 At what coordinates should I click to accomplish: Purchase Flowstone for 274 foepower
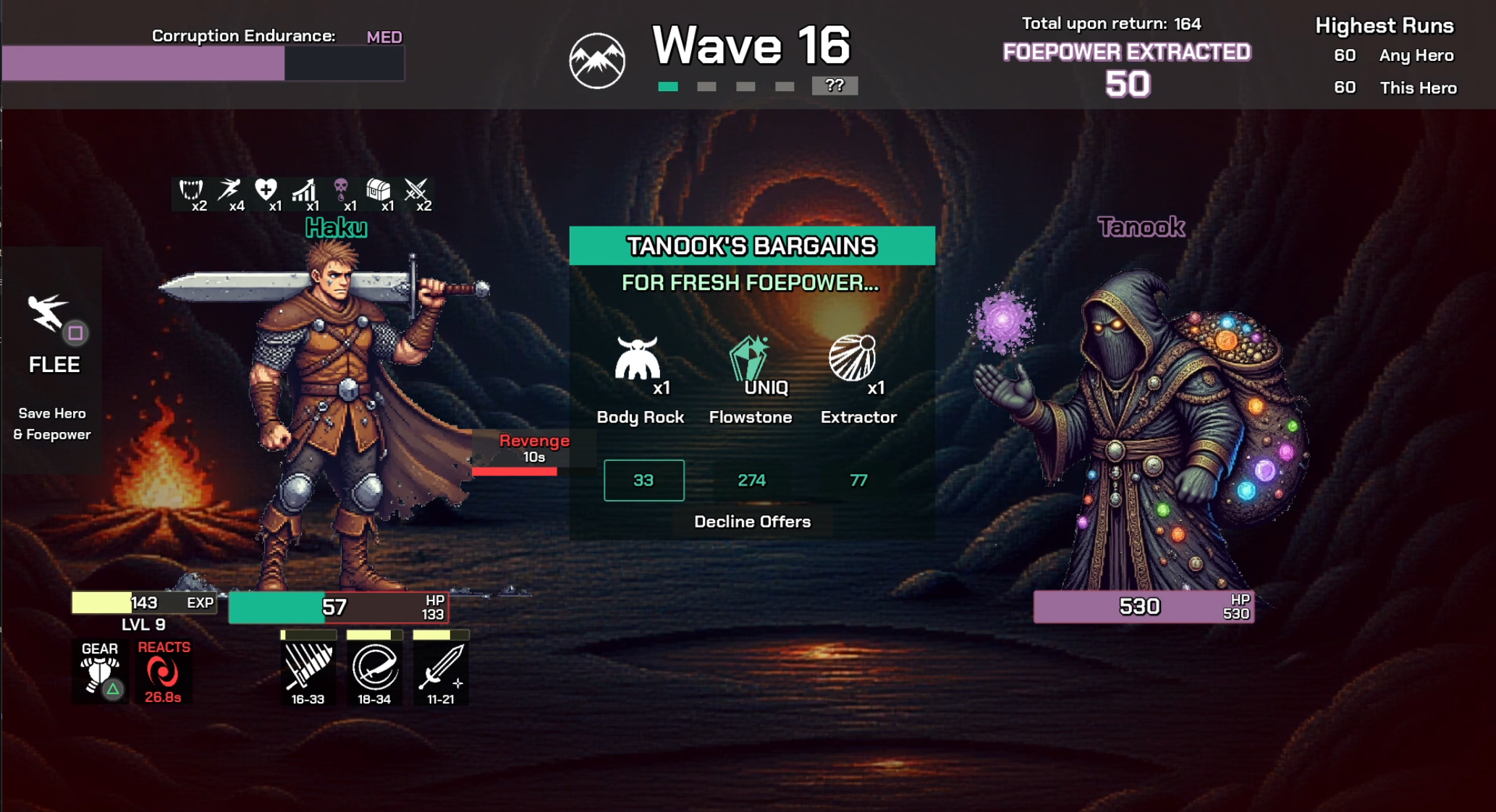click(751, 481)
